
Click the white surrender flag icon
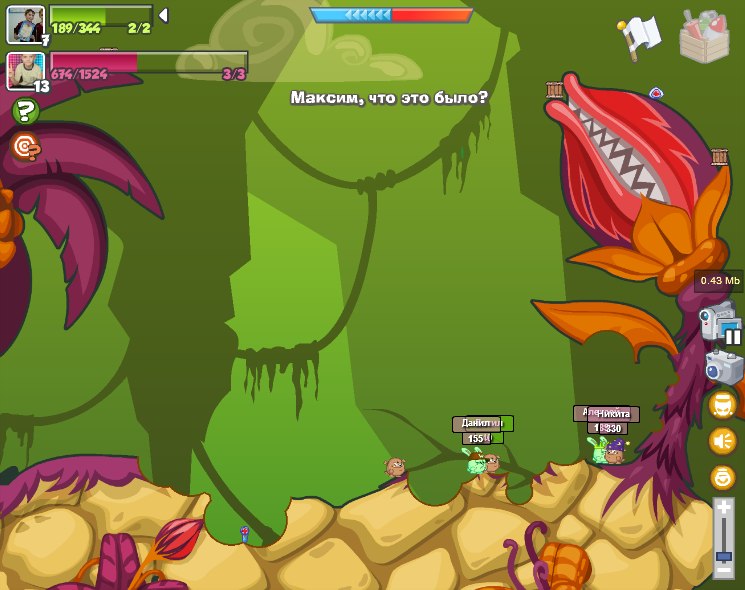640,35
